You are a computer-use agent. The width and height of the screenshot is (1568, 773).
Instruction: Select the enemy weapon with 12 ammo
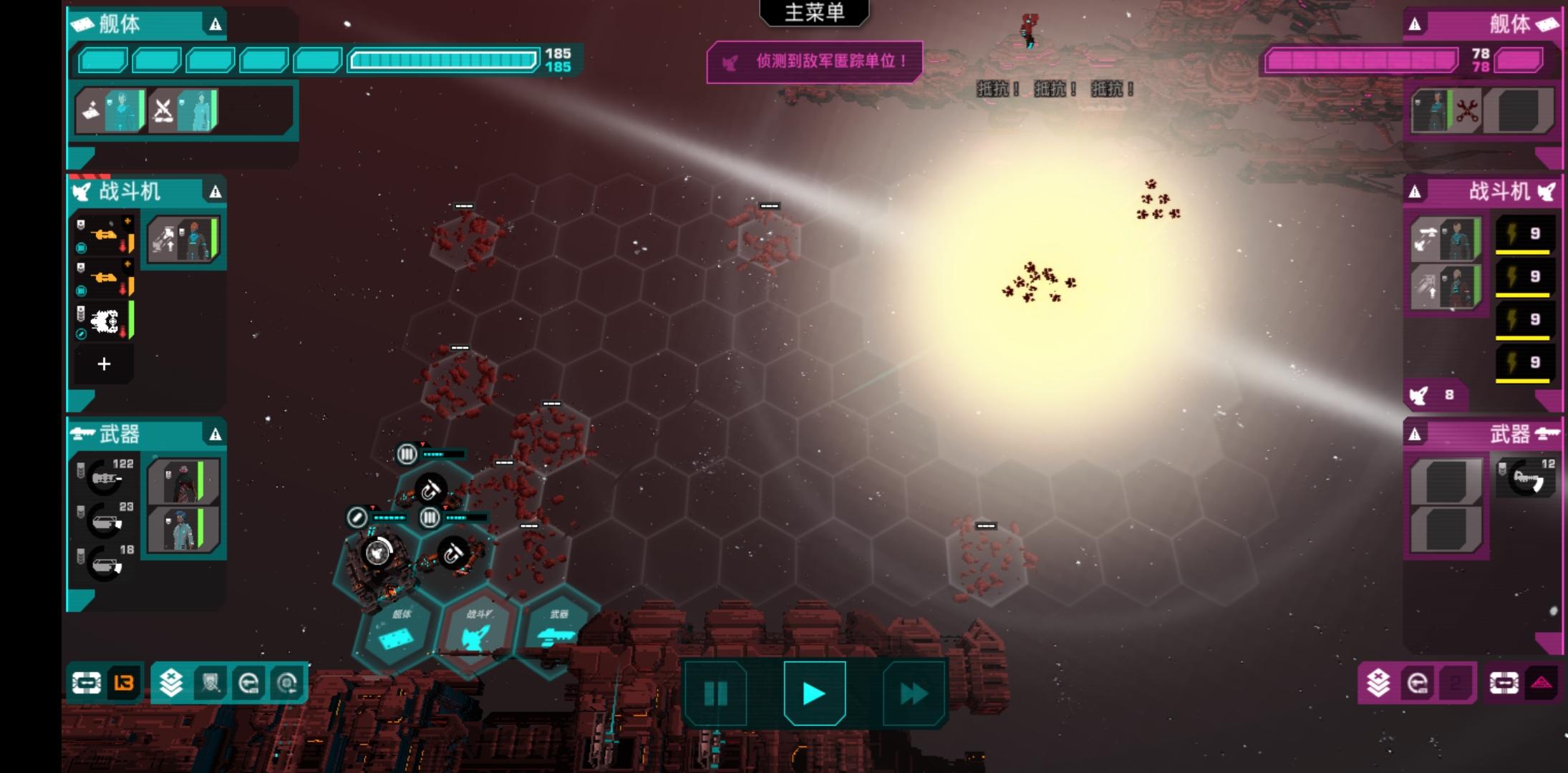coord(1526,478)
